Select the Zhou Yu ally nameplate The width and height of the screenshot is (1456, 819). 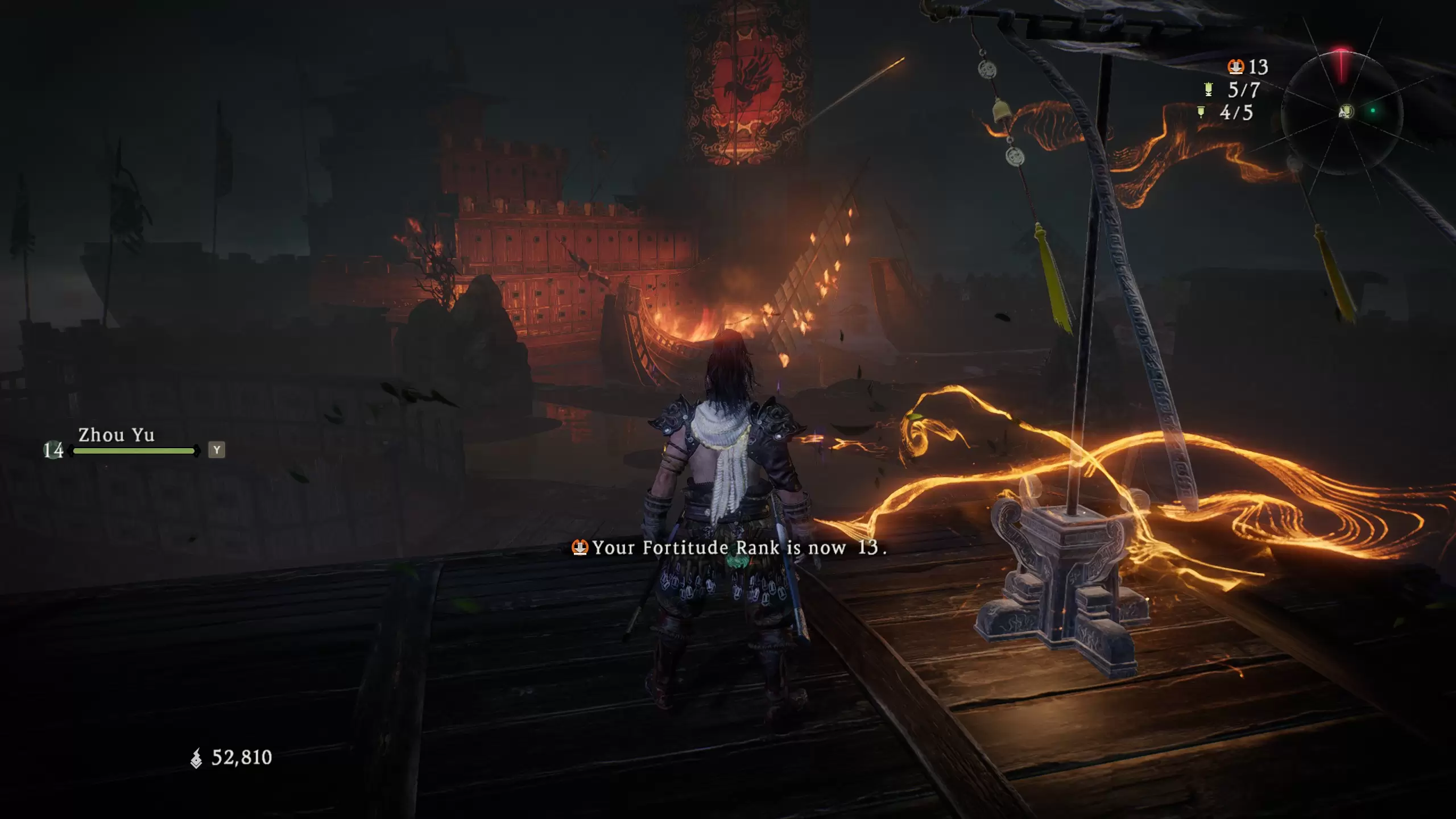coord(116,435)
